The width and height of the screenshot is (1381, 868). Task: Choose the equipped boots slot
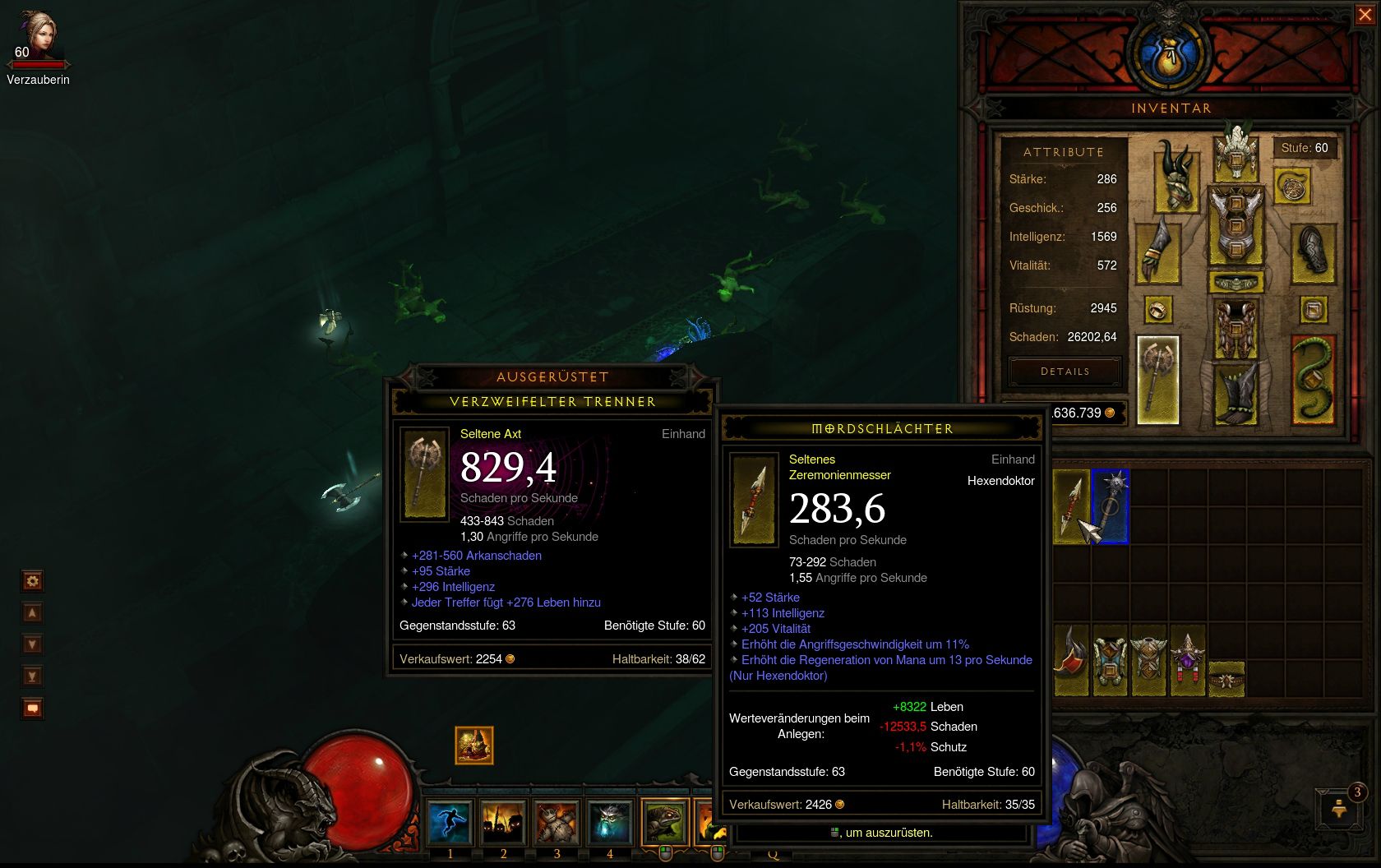(1236, 393)
